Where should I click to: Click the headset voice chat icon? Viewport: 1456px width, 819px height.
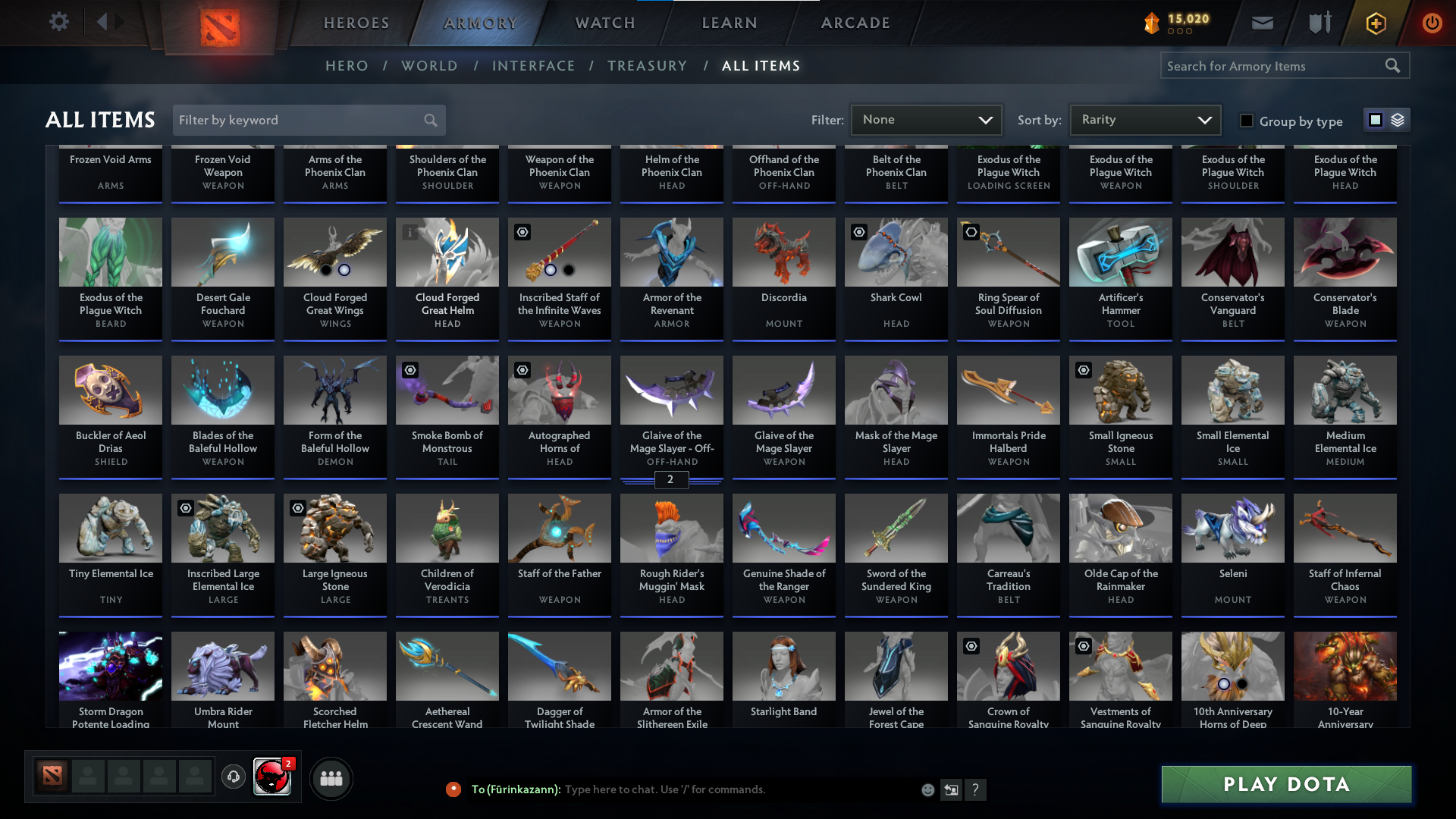pyautogui.click(x=233, y=777)
